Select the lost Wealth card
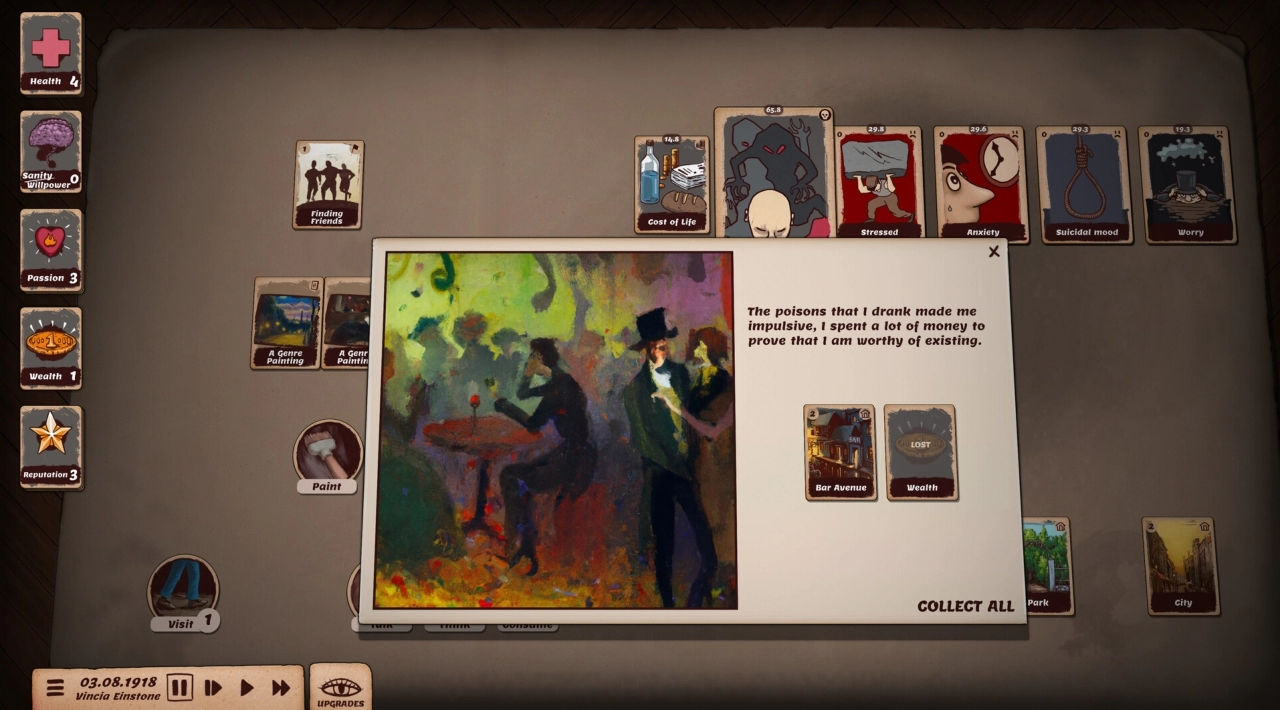 click(920, 451)
